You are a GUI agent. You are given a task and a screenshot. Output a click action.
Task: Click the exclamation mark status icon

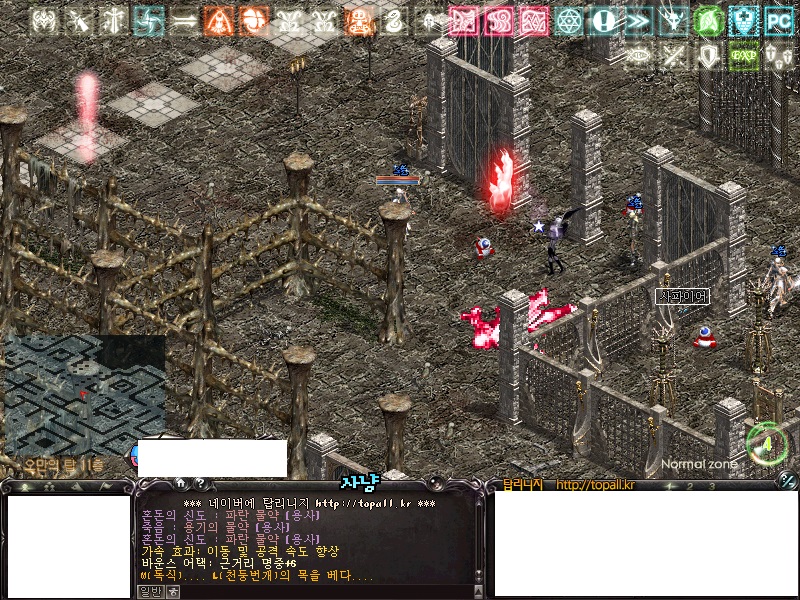[x=604, y=20]
